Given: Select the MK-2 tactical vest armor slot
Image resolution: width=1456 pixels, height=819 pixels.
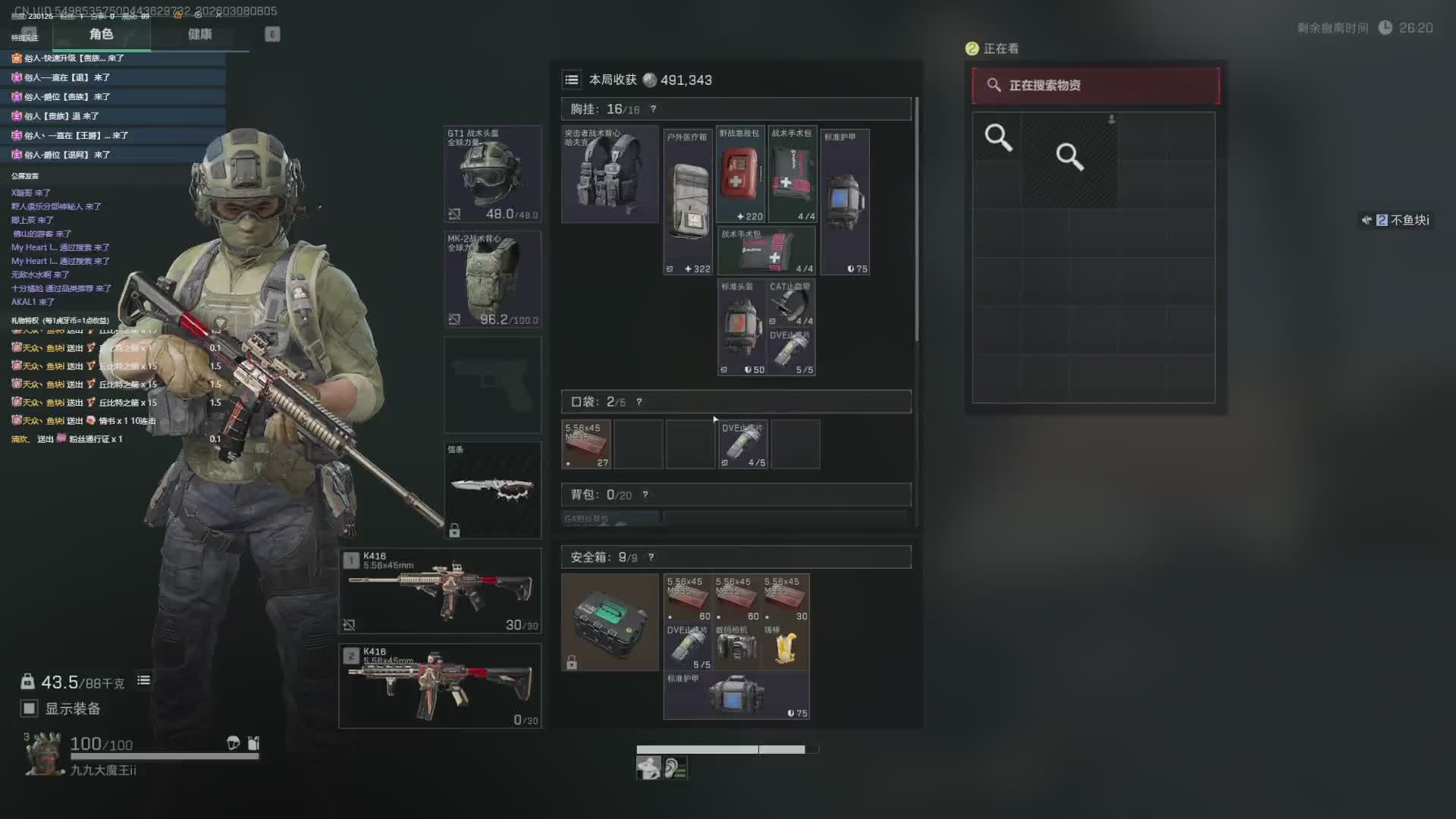Looking at the screenshot, I should tap(492, 279).
